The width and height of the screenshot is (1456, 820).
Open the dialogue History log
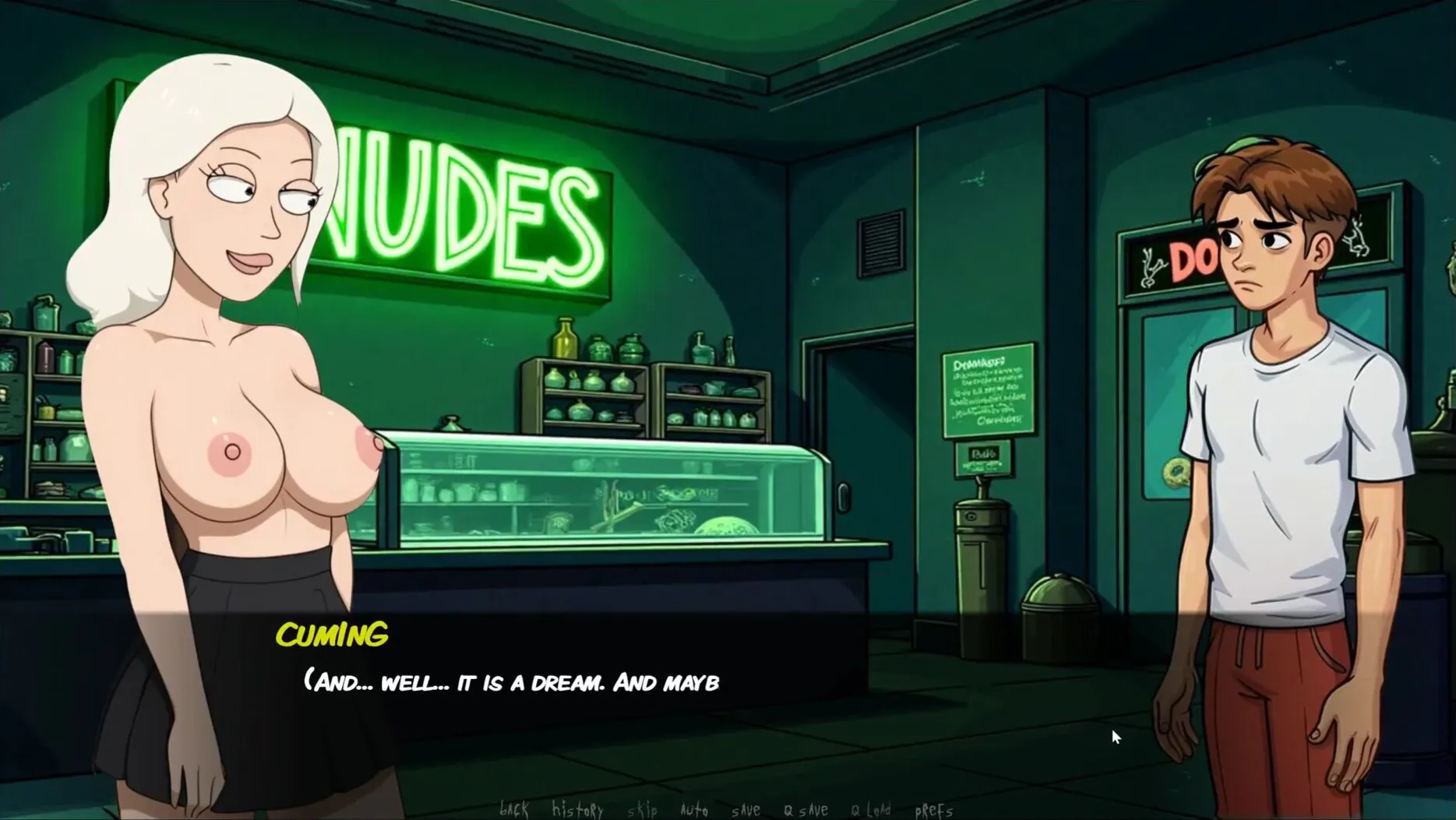[x=577, y=810]
